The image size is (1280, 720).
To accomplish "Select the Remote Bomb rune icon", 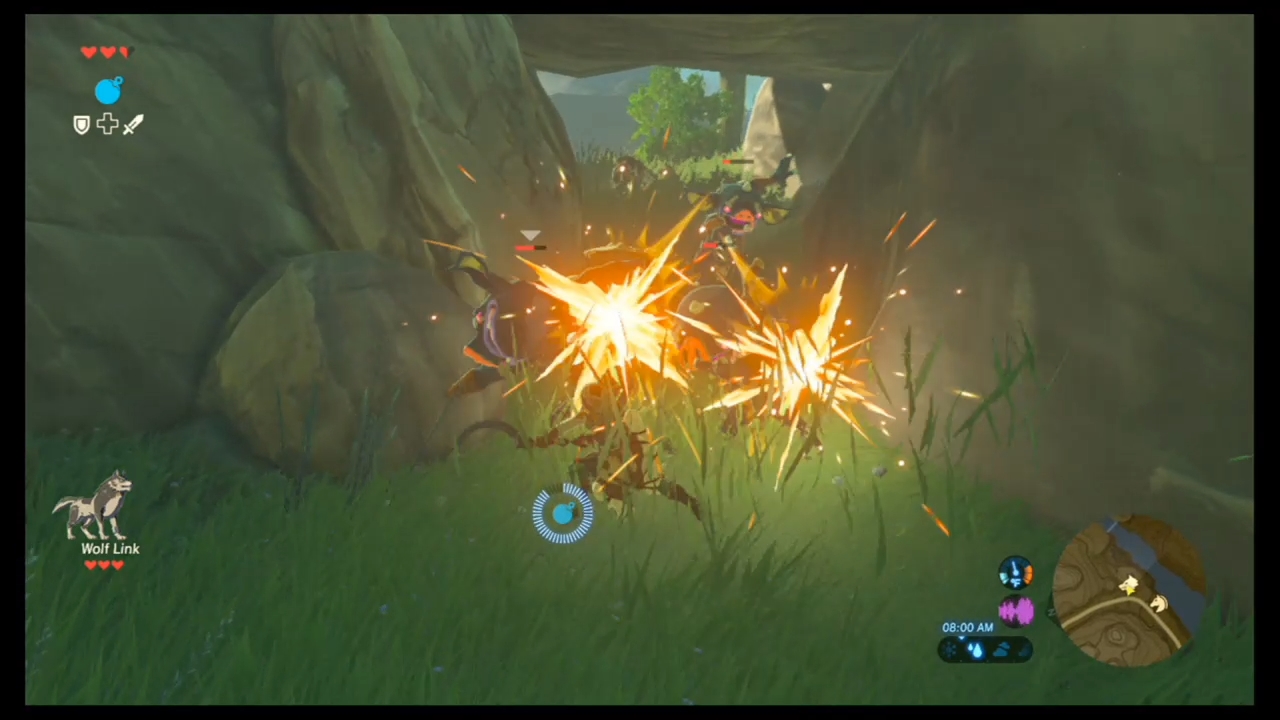I will tap(110, 91).
